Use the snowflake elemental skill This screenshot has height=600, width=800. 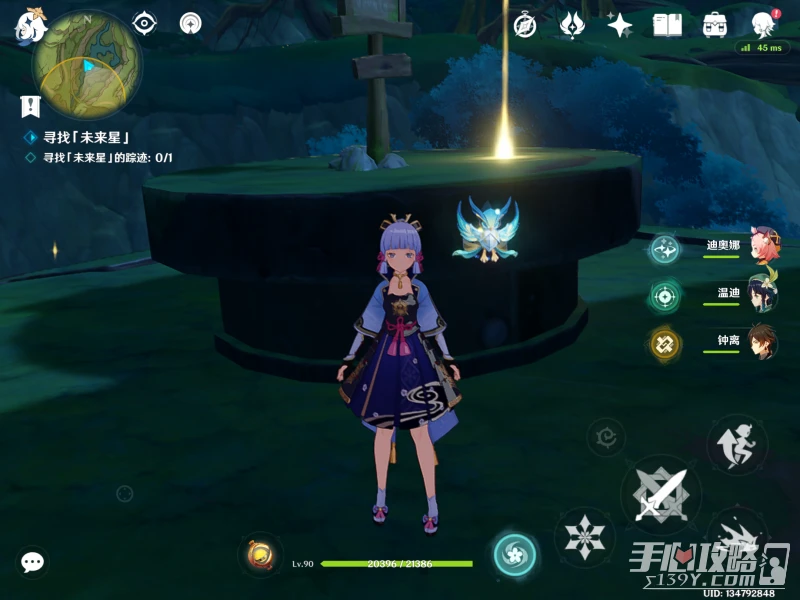pyautogui.click(x=585, y=536)
